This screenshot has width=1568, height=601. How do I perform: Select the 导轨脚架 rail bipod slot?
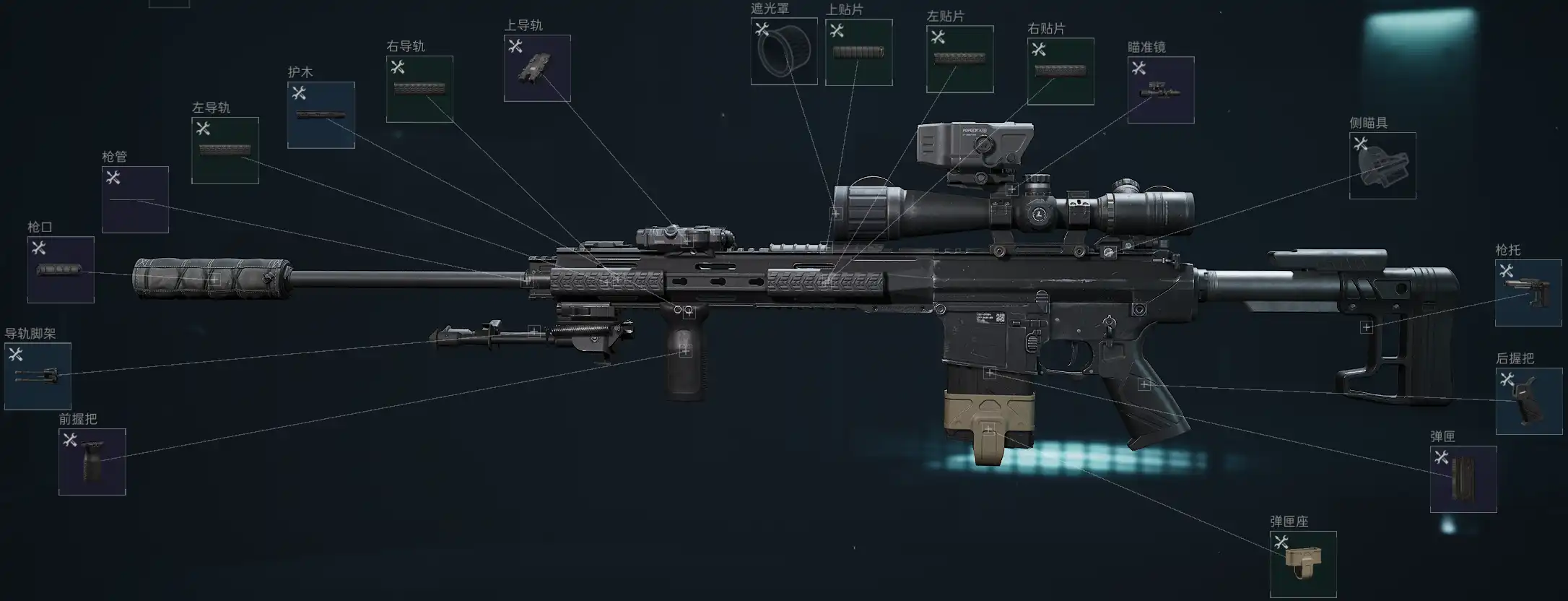click(38, 376)
